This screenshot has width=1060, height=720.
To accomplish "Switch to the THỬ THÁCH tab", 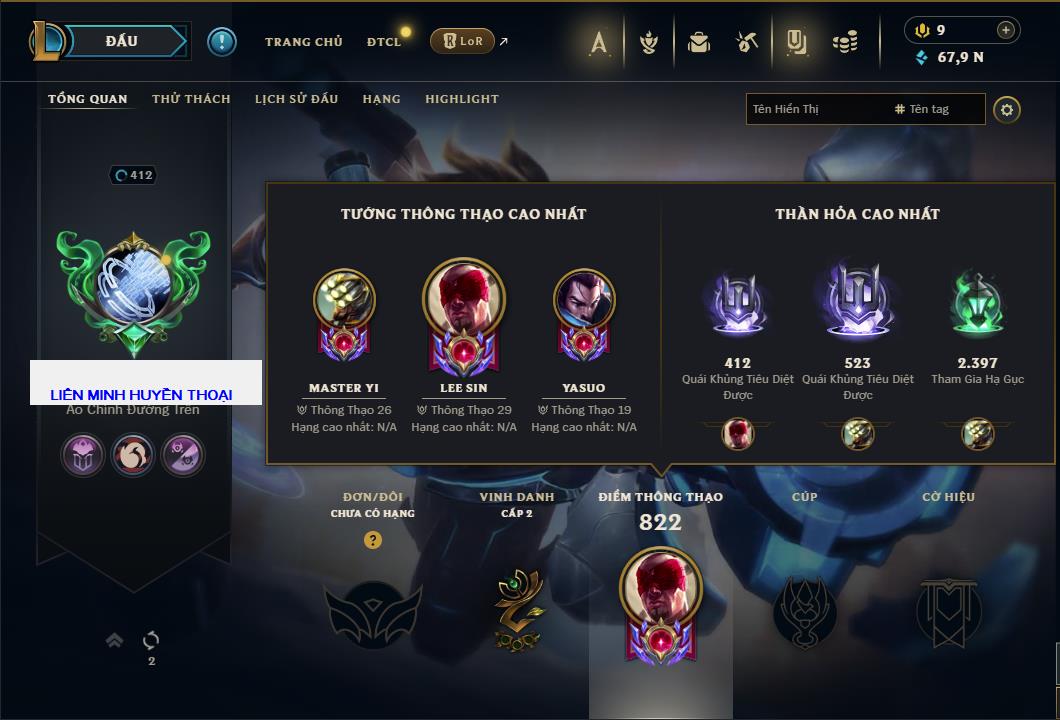I will [191, 99].
